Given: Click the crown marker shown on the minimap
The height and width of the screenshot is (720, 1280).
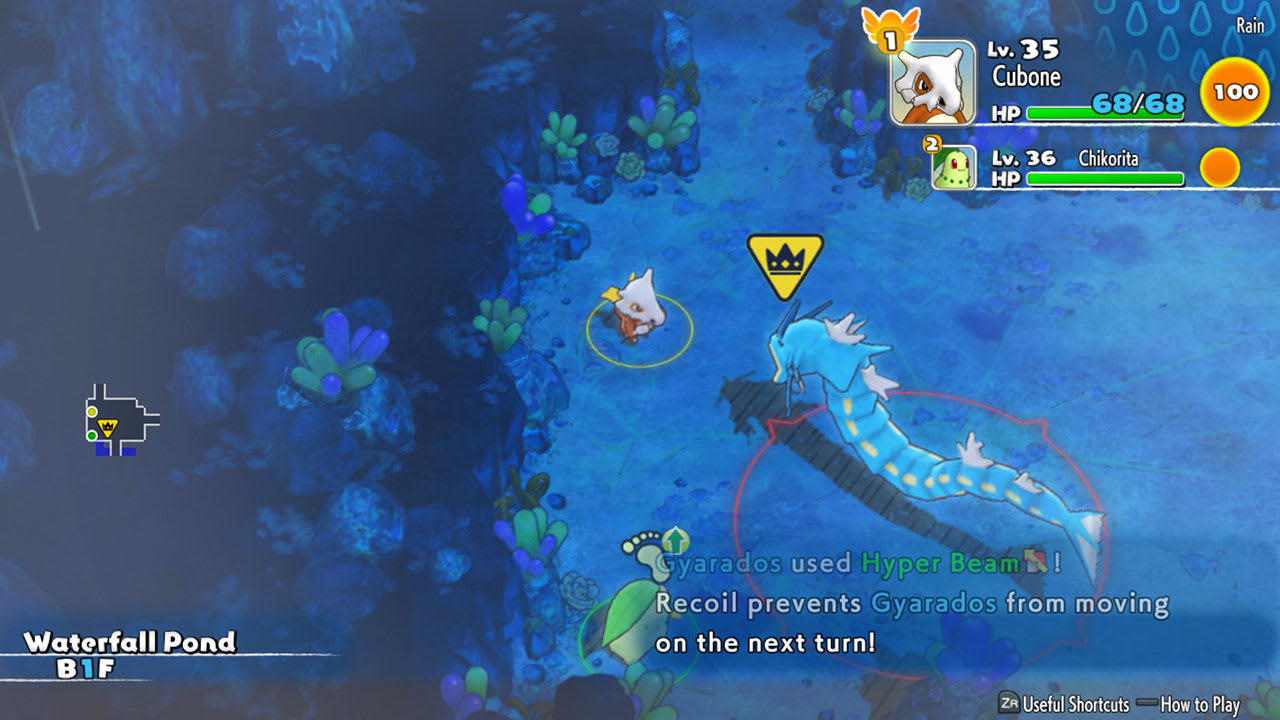Looking at the screenshot, I should coord(107,428).
